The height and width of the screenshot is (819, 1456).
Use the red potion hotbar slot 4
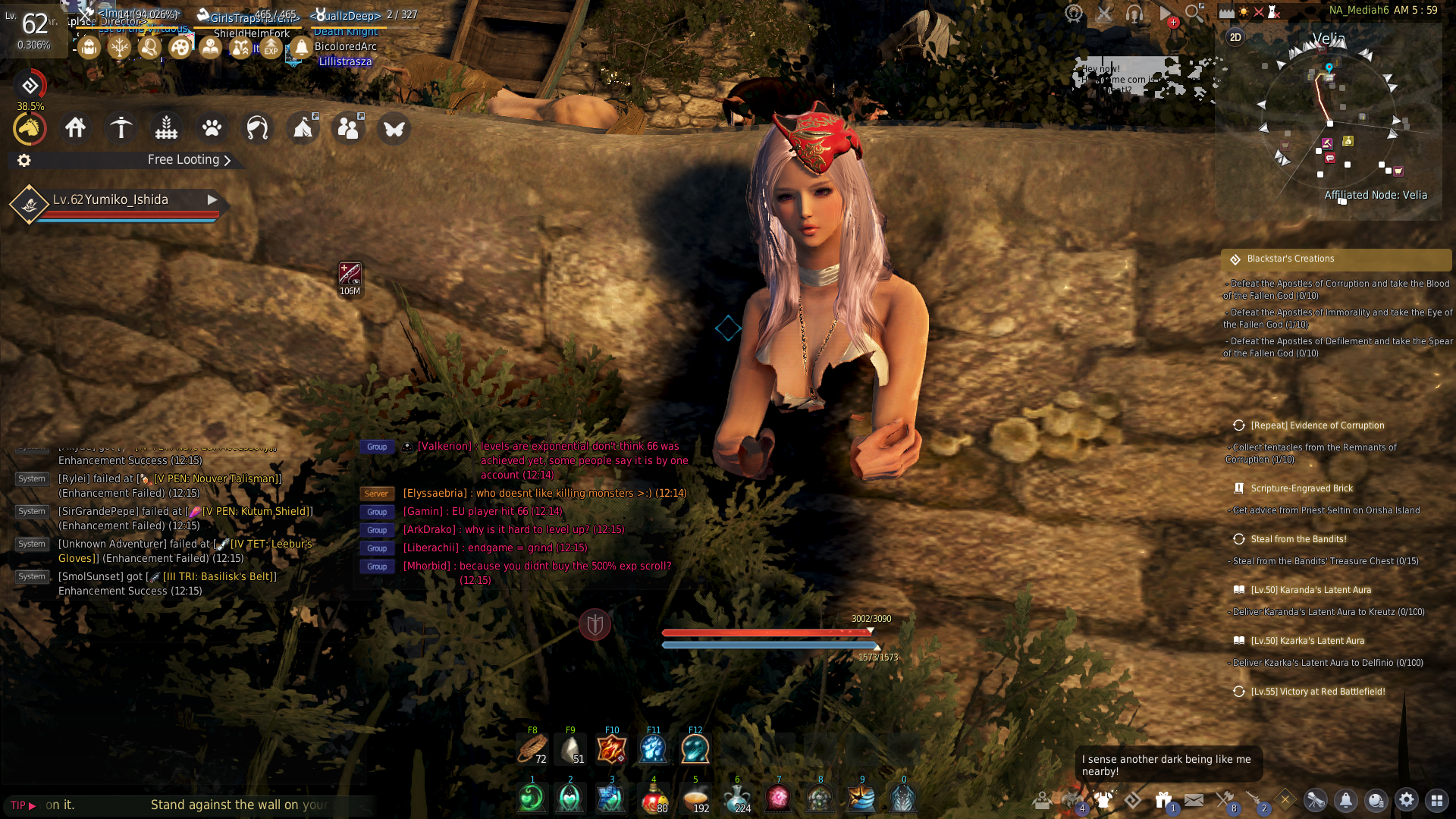coord(654,799)
